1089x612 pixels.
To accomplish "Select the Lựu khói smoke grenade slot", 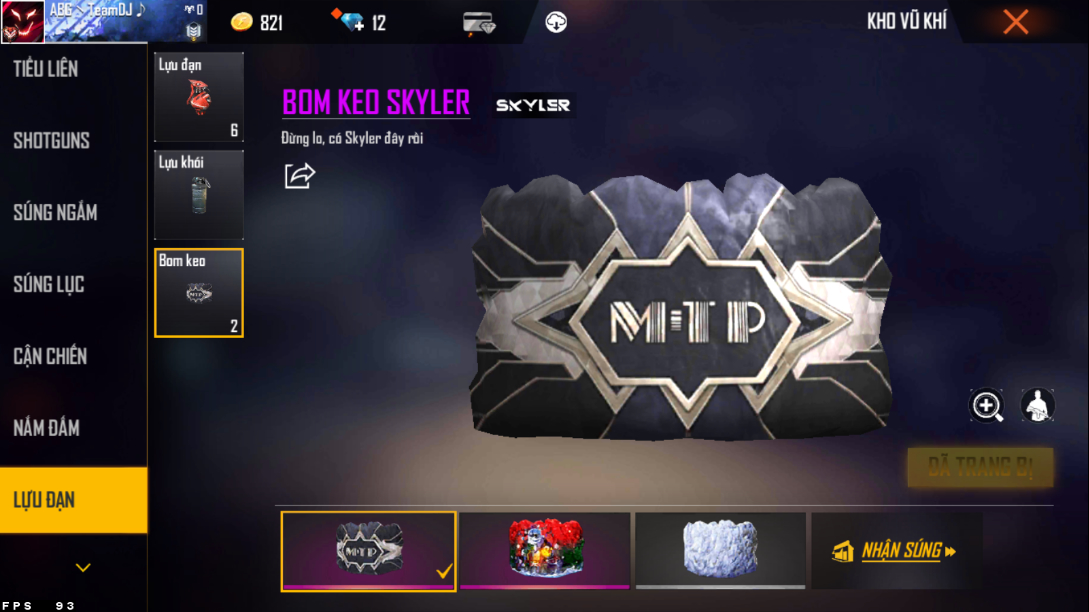I will coord(198,194).
